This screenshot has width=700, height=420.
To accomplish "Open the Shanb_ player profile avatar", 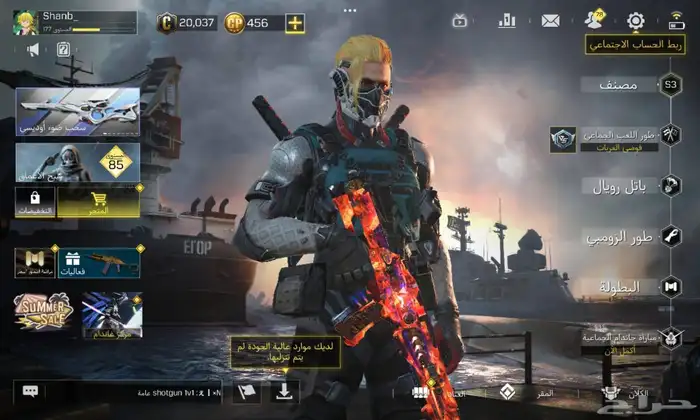I will point(25,22).
